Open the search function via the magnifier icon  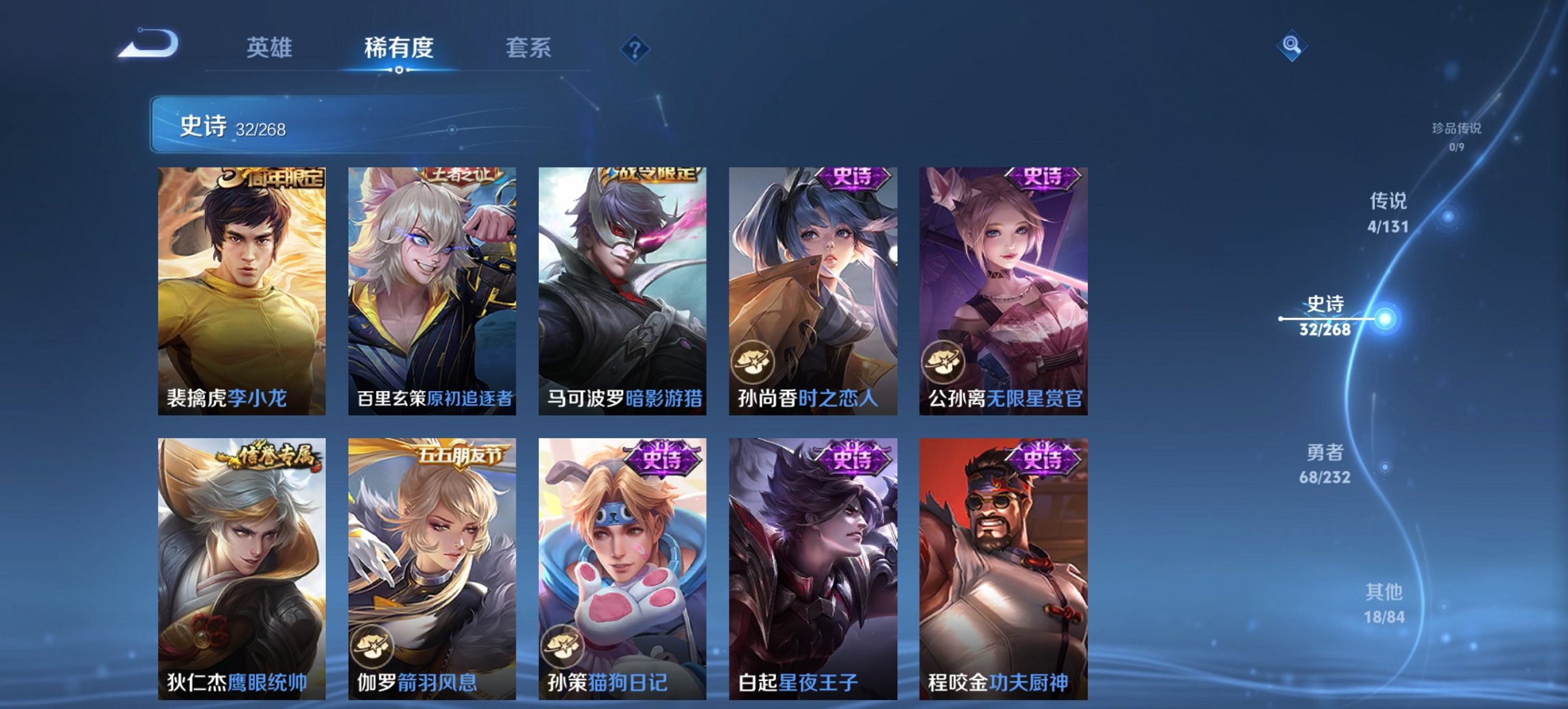pos(1293,46)
